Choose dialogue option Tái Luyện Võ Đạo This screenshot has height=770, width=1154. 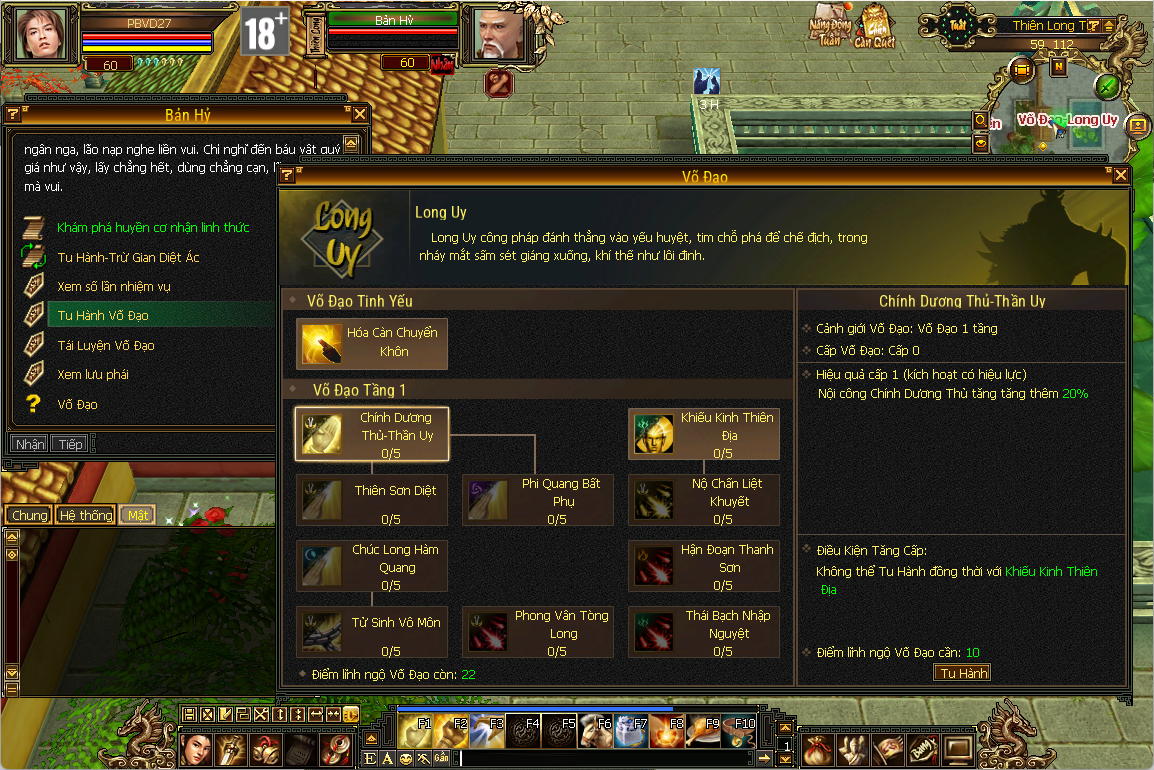pyautogui.click(x=106, y=345)
